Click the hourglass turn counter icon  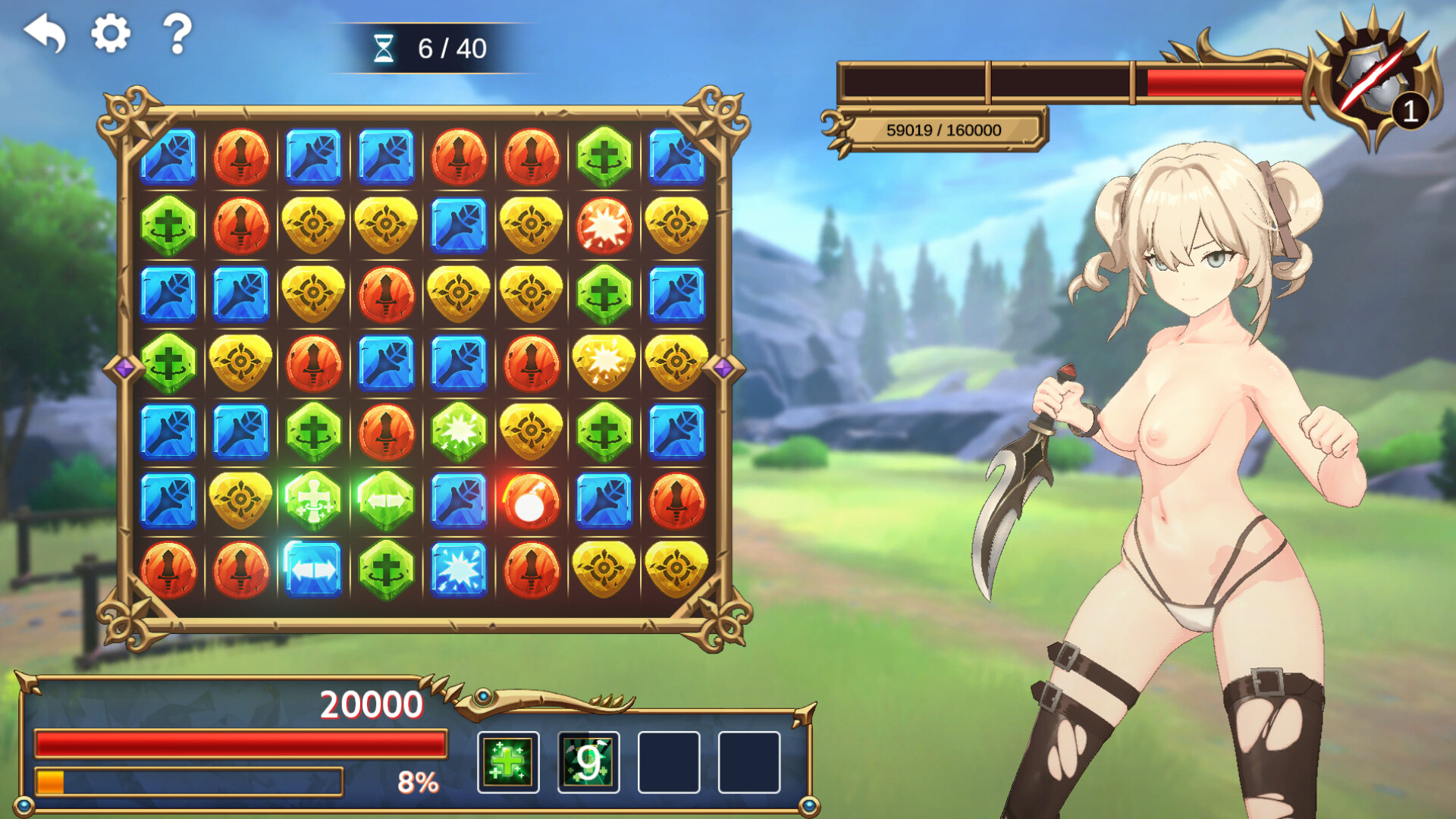pos(382,49)
